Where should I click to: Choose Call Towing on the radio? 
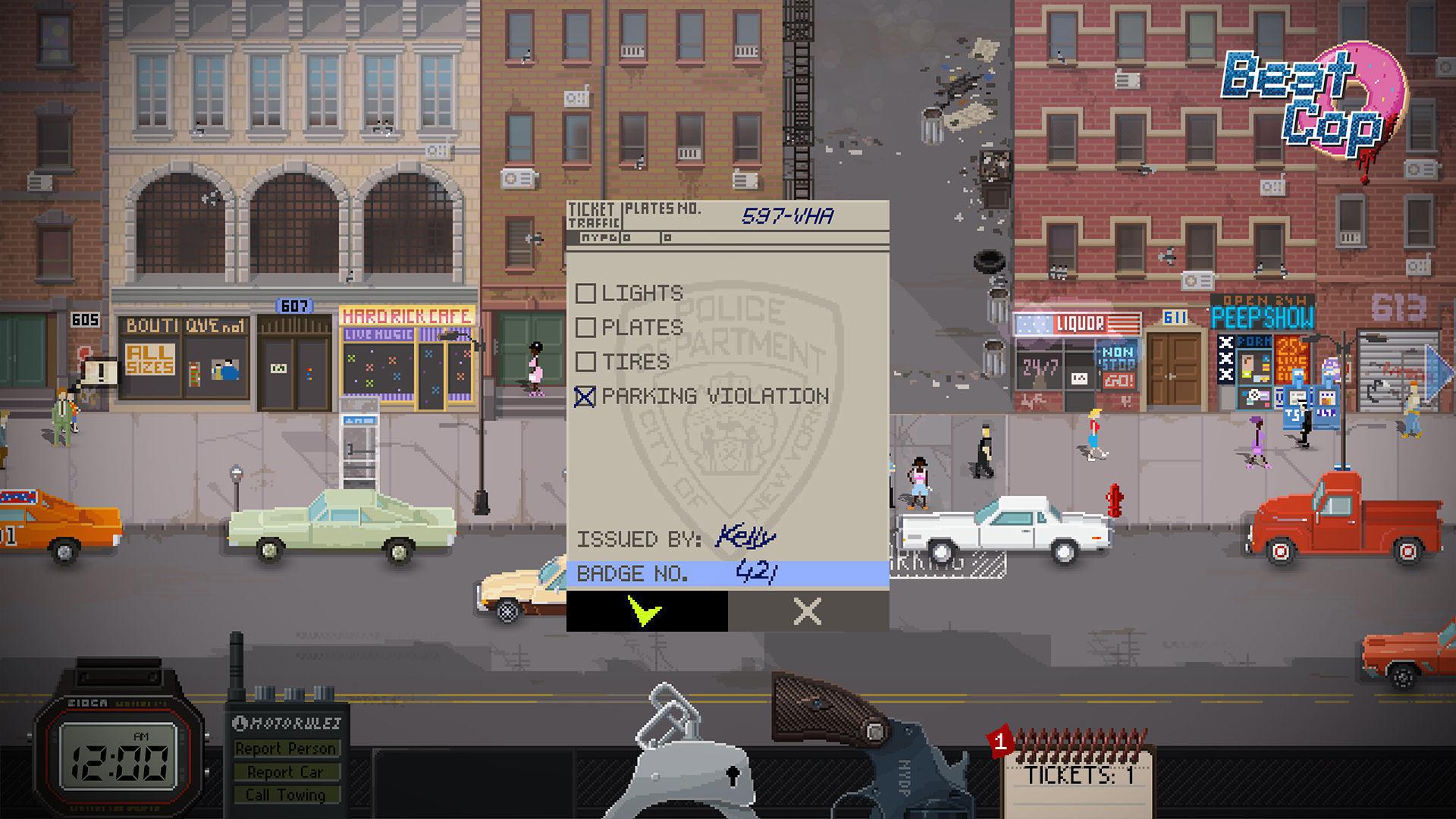(x=288, y=795)
